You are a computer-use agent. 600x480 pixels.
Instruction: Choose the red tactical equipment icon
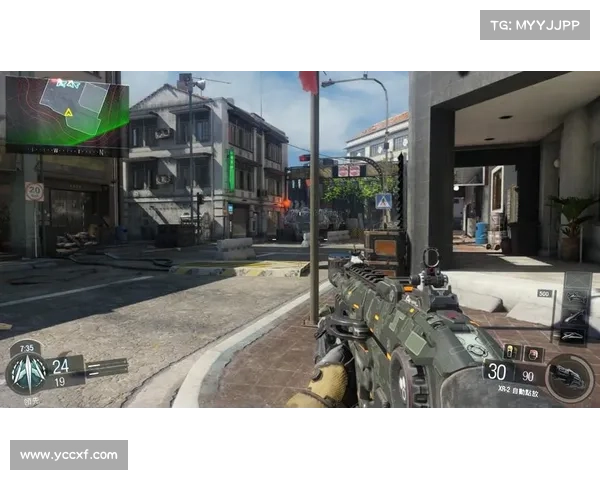coord(531,351)
